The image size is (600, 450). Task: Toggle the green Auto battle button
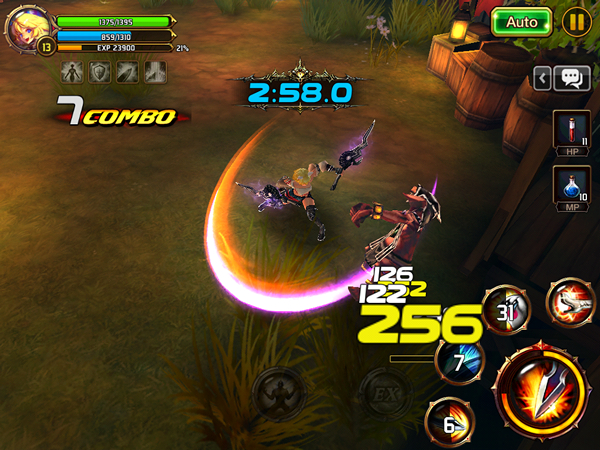coord(522,22)
